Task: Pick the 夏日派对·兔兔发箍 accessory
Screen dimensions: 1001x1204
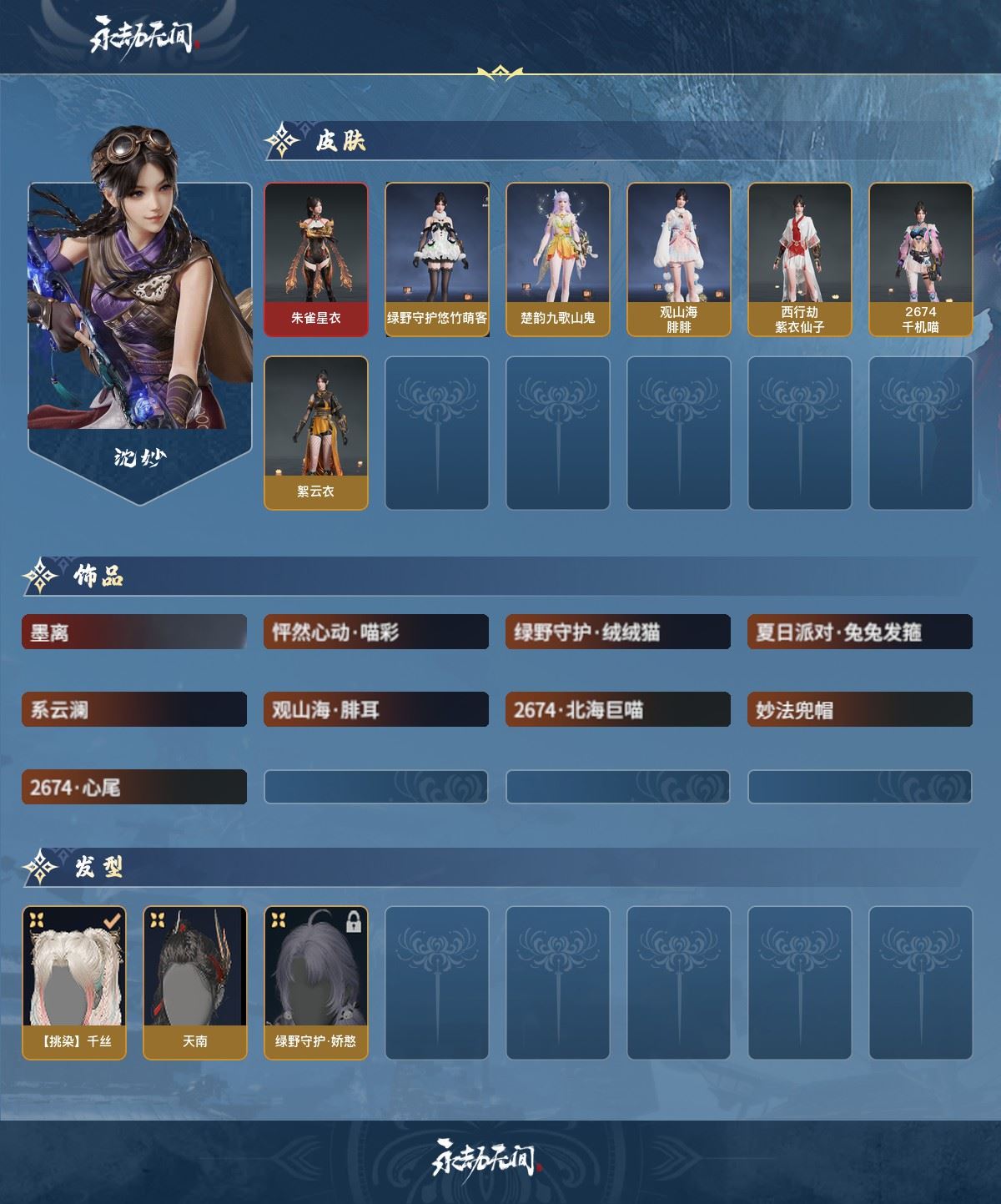Action: coord(860,632)
